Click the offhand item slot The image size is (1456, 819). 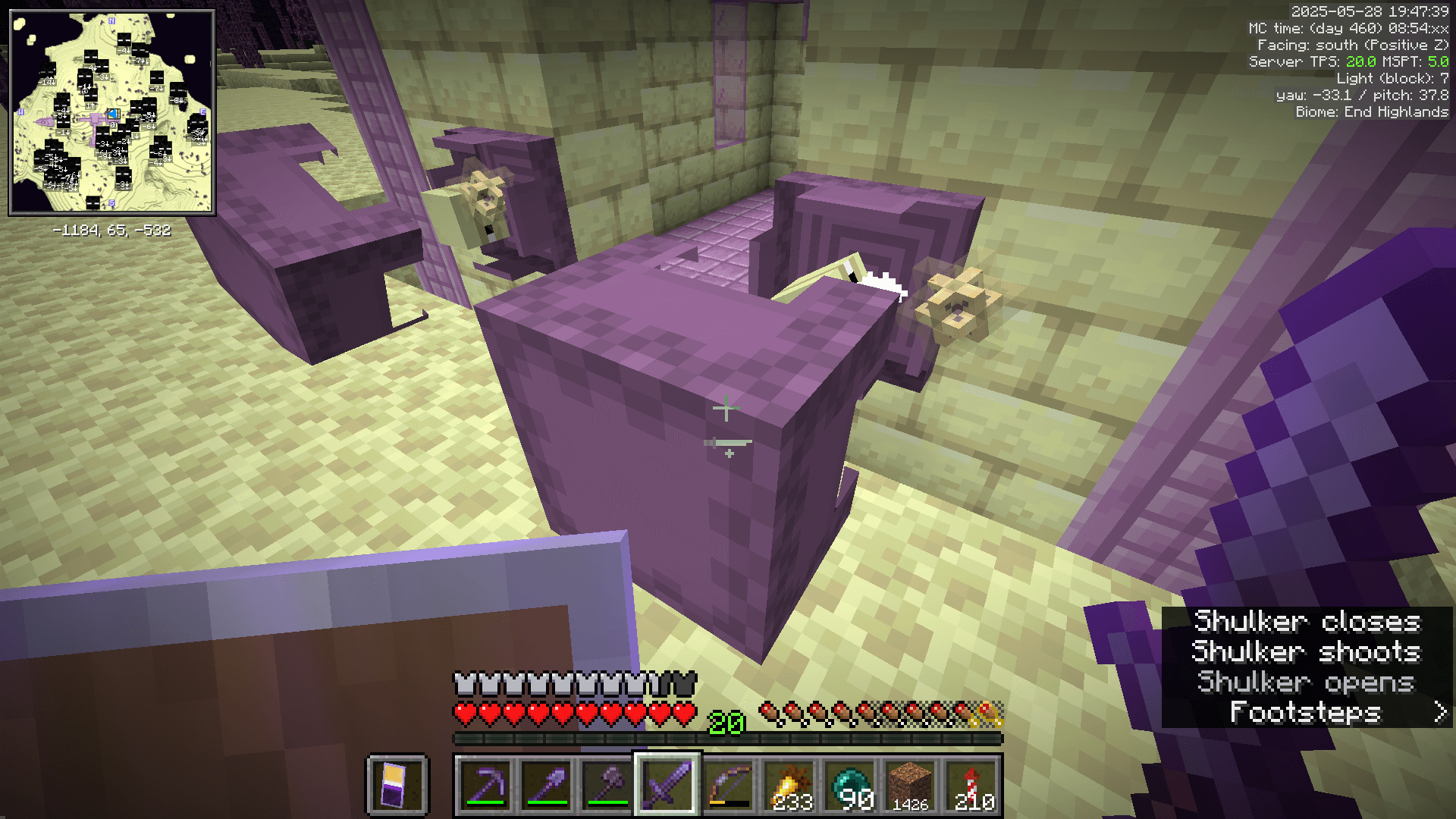coord(397,785)
